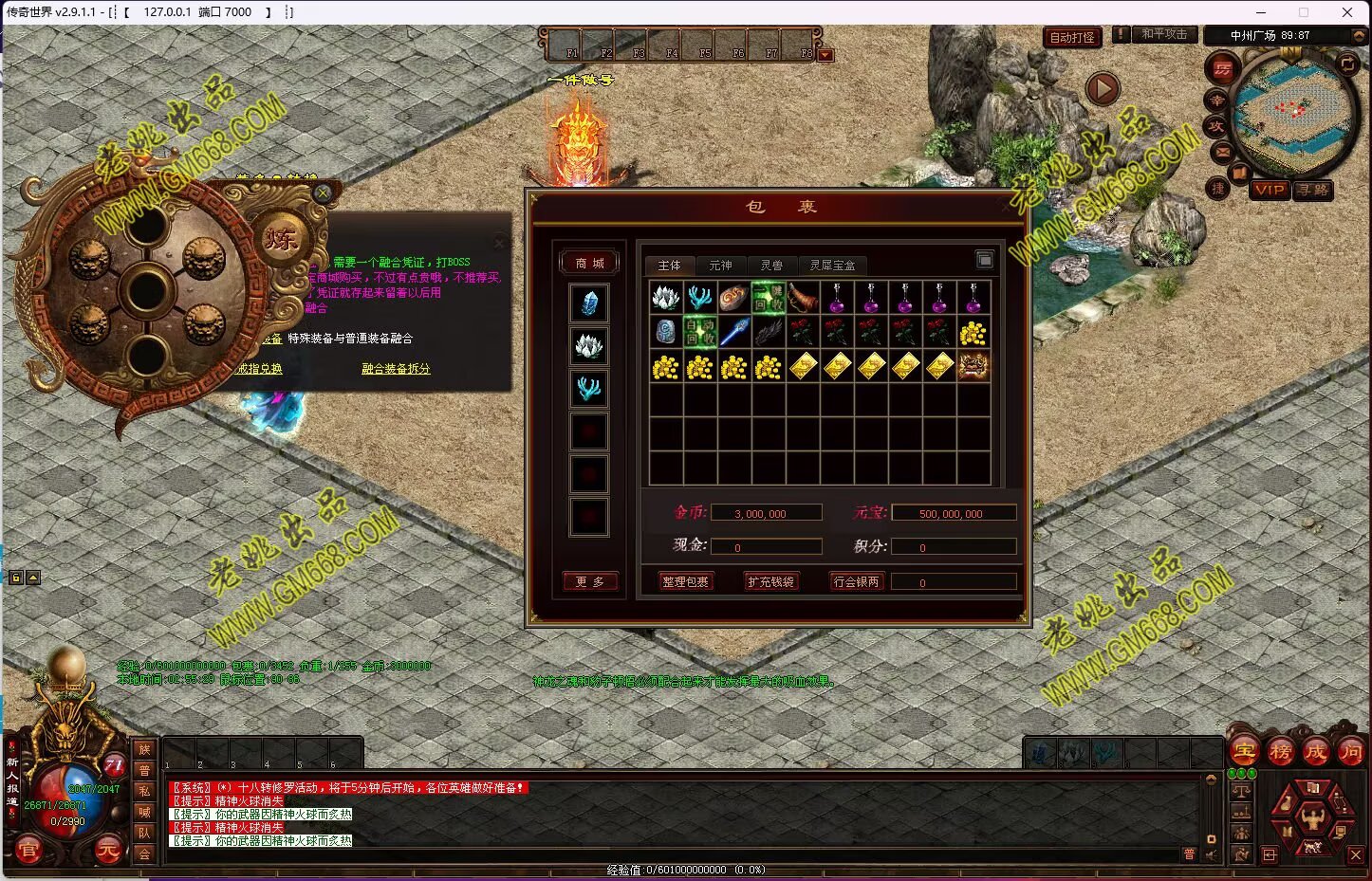Screen dimensions: 1372x881
Task: Select the 自动回收 item slot
Action: pos(700,332)
